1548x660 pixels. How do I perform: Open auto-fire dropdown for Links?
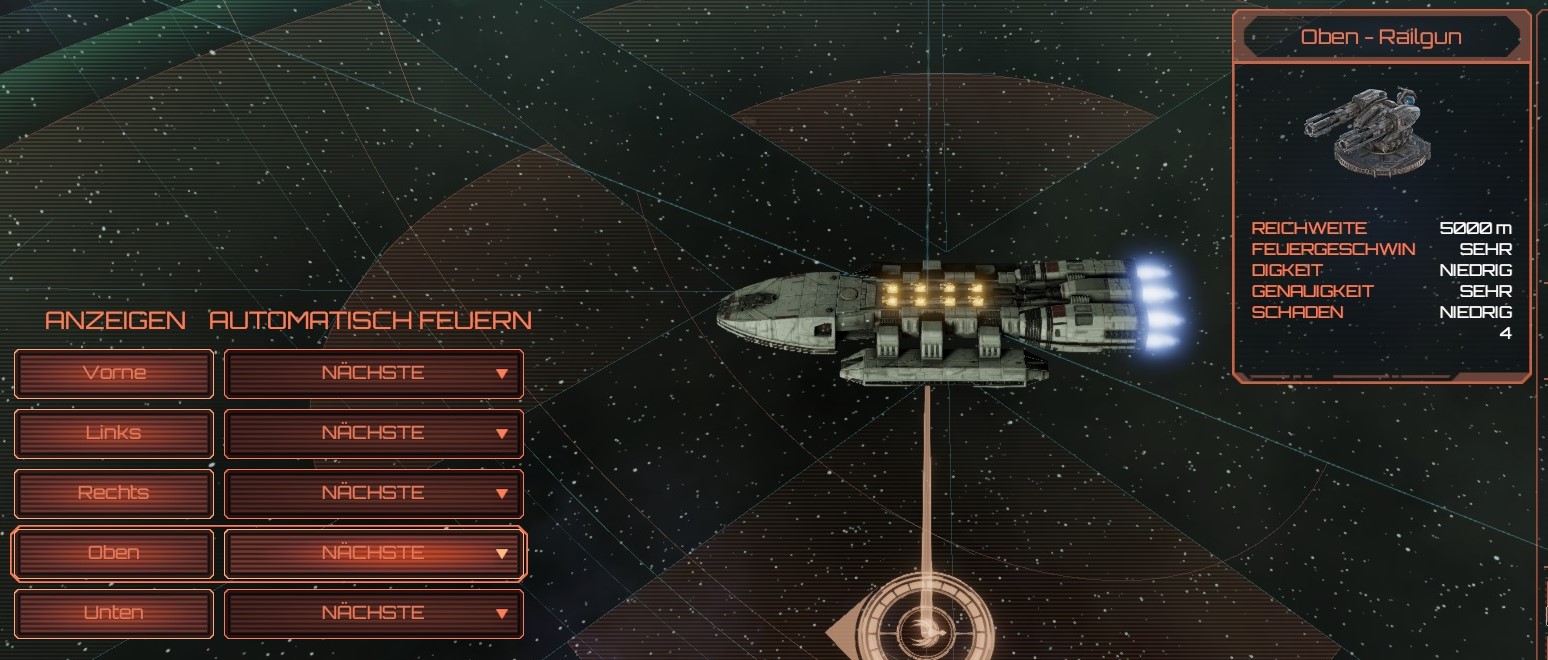click(x=374, y=433)
